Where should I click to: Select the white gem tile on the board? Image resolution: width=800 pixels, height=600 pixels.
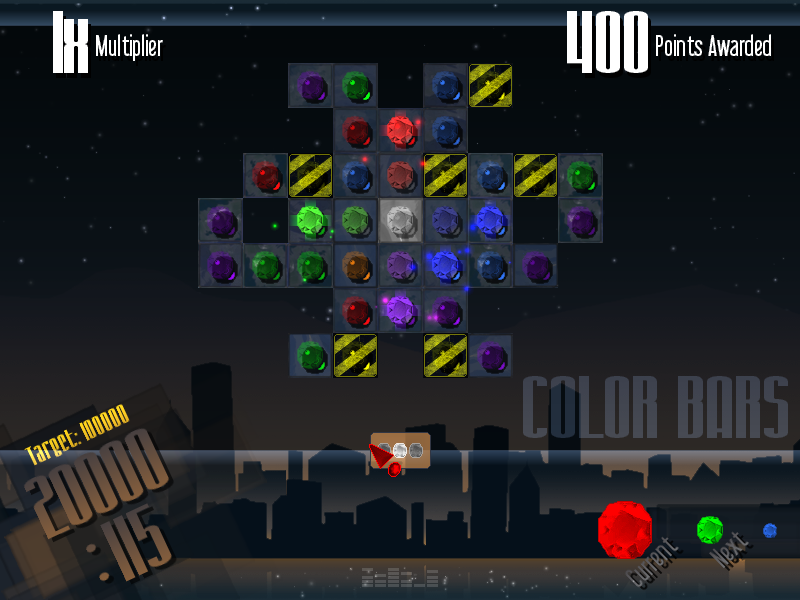401,220
